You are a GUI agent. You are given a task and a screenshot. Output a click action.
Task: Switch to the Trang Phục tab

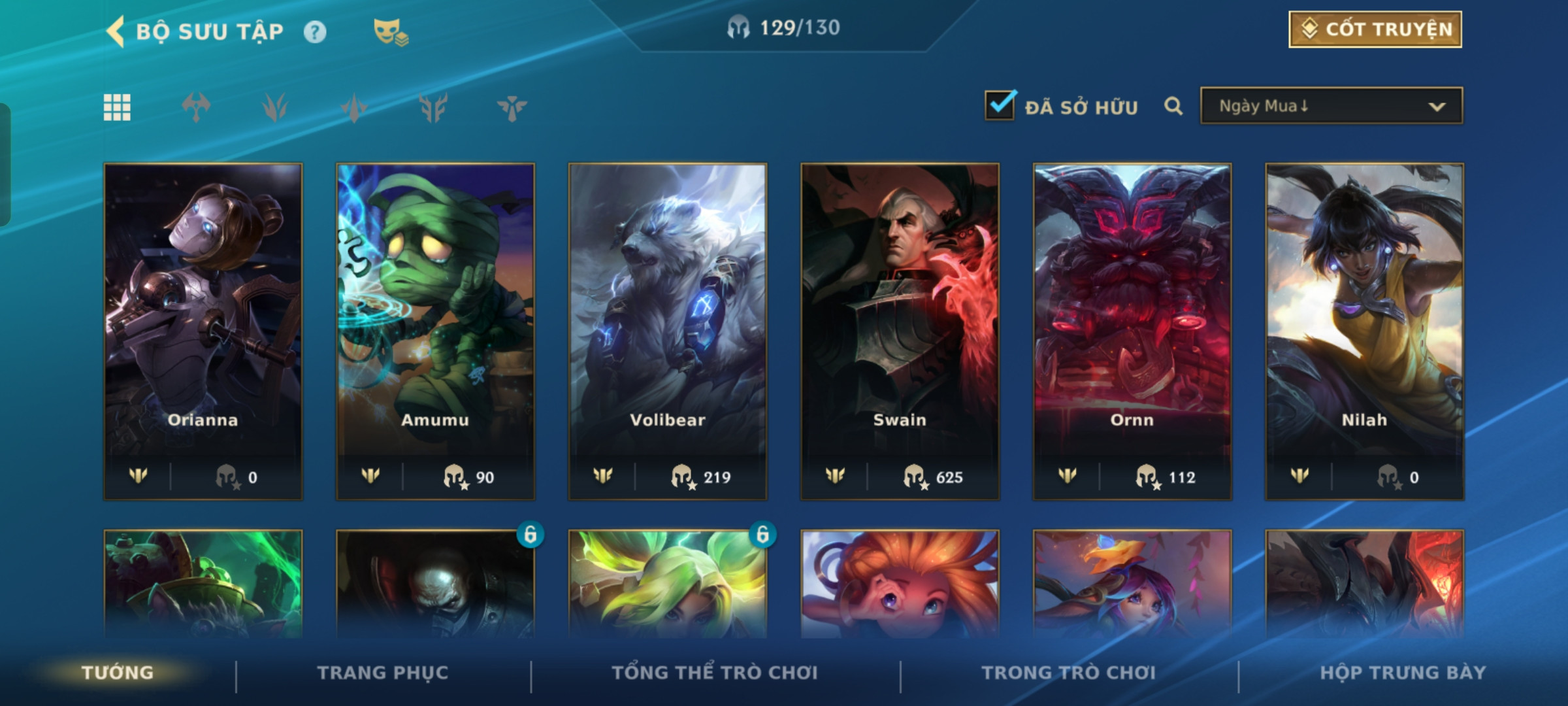pos(383,673)
